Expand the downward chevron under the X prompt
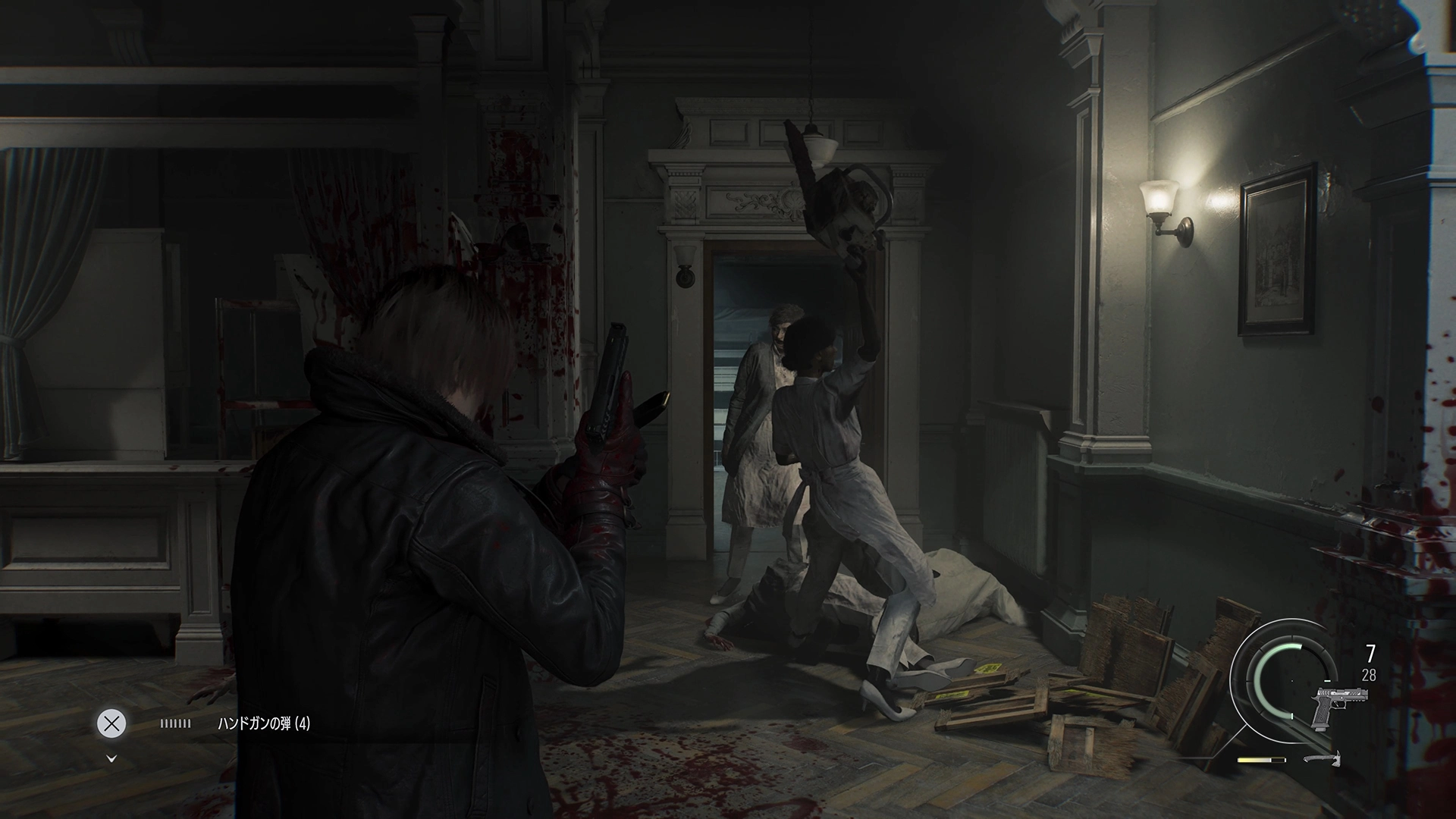 pyautogui.click(x=112, y=760)
